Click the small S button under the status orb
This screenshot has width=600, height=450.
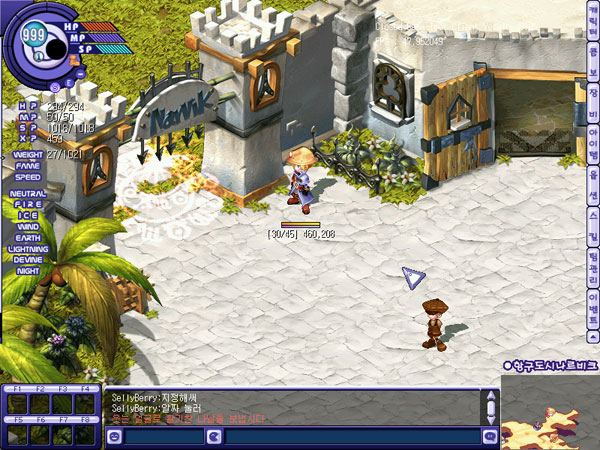(53, 85)
